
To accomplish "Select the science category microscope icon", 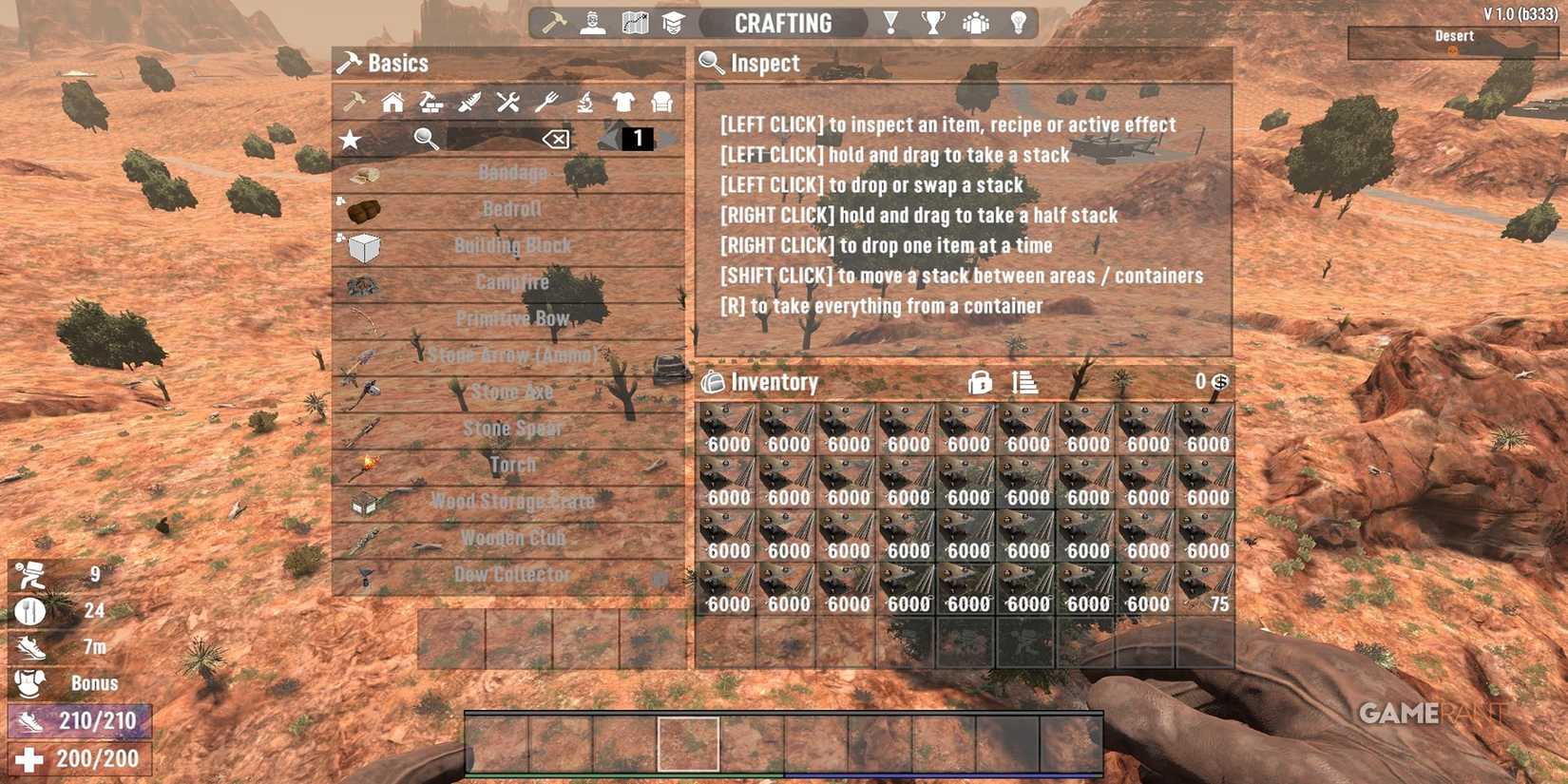I will tap(585, 103).
